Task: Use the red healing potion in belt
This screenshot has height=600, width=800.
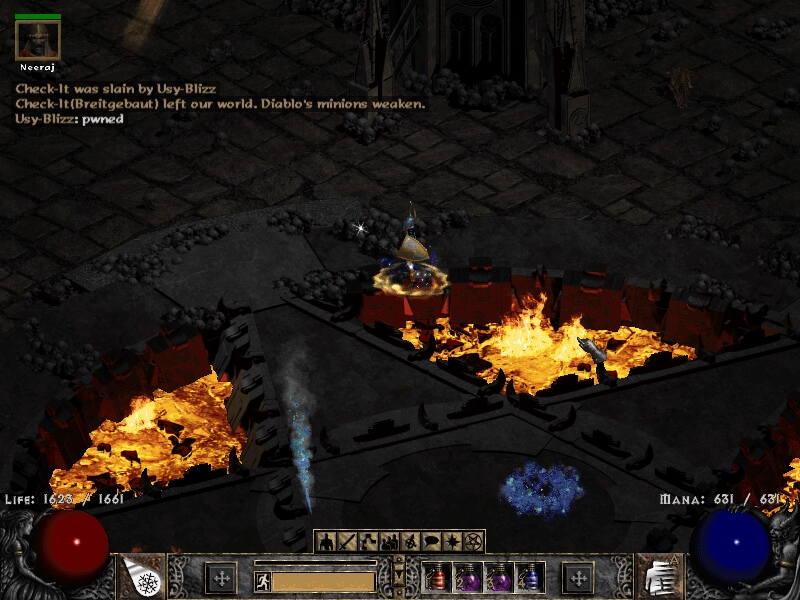Action: [438, 578]
